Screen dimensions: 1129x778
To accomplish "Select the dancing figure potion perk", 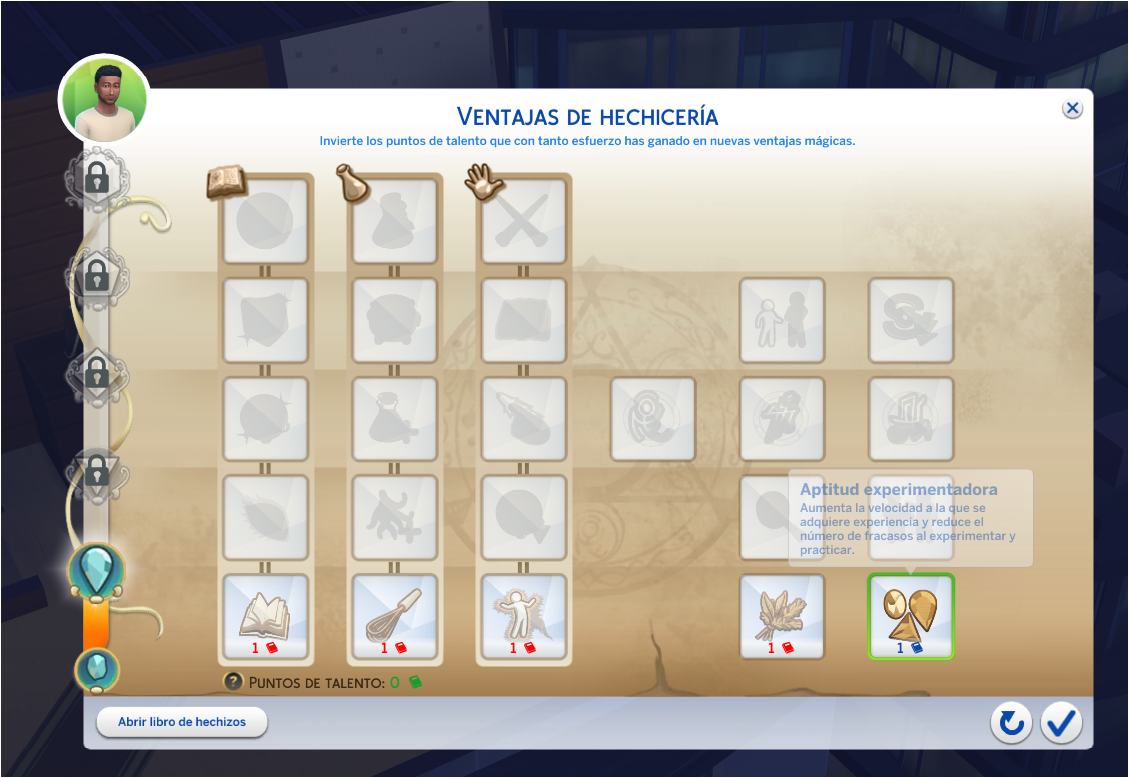I will click(x=394, y=517).
